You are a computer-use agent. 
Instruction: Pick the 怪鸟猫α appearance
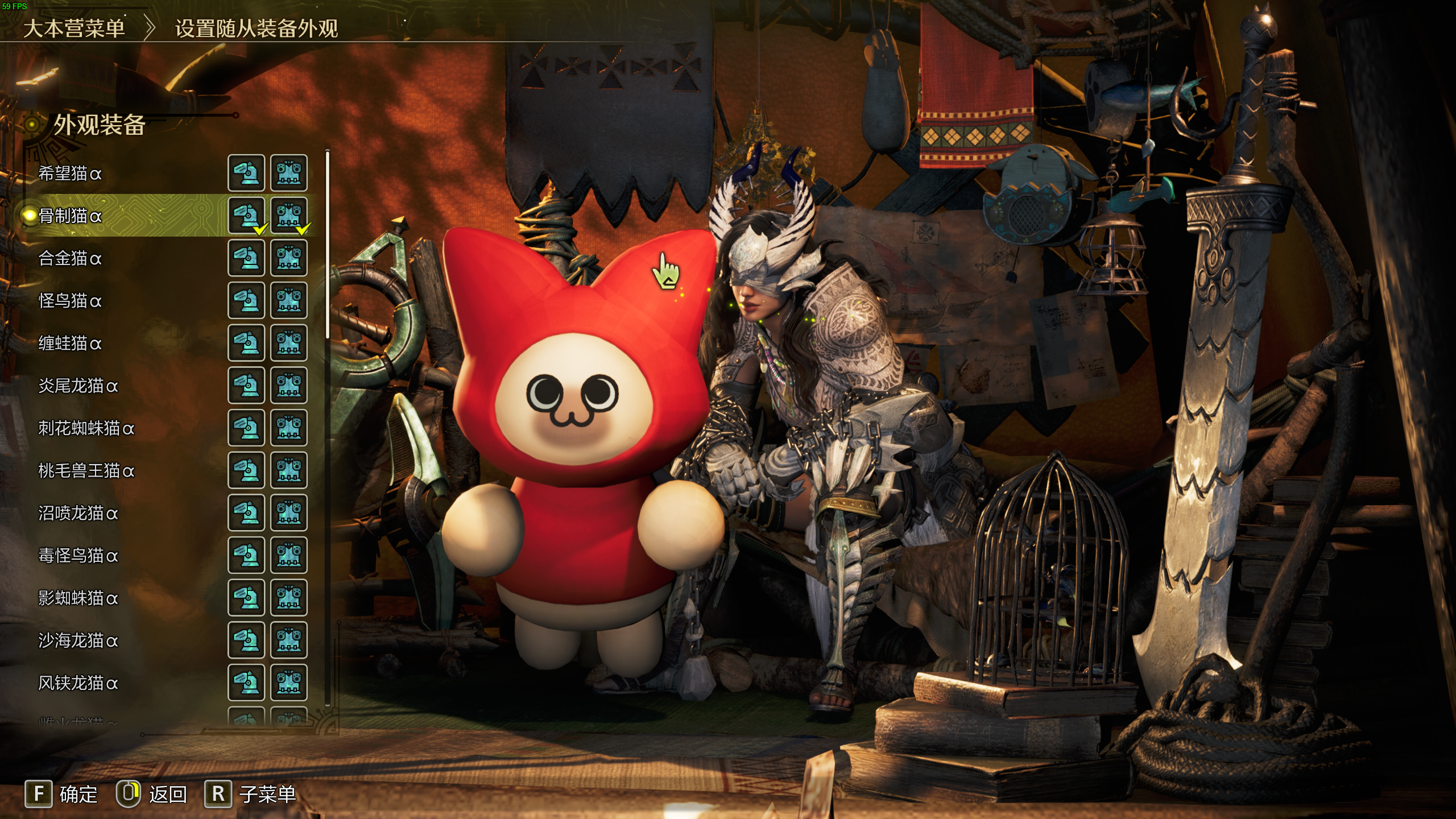[x=70, y=300]
